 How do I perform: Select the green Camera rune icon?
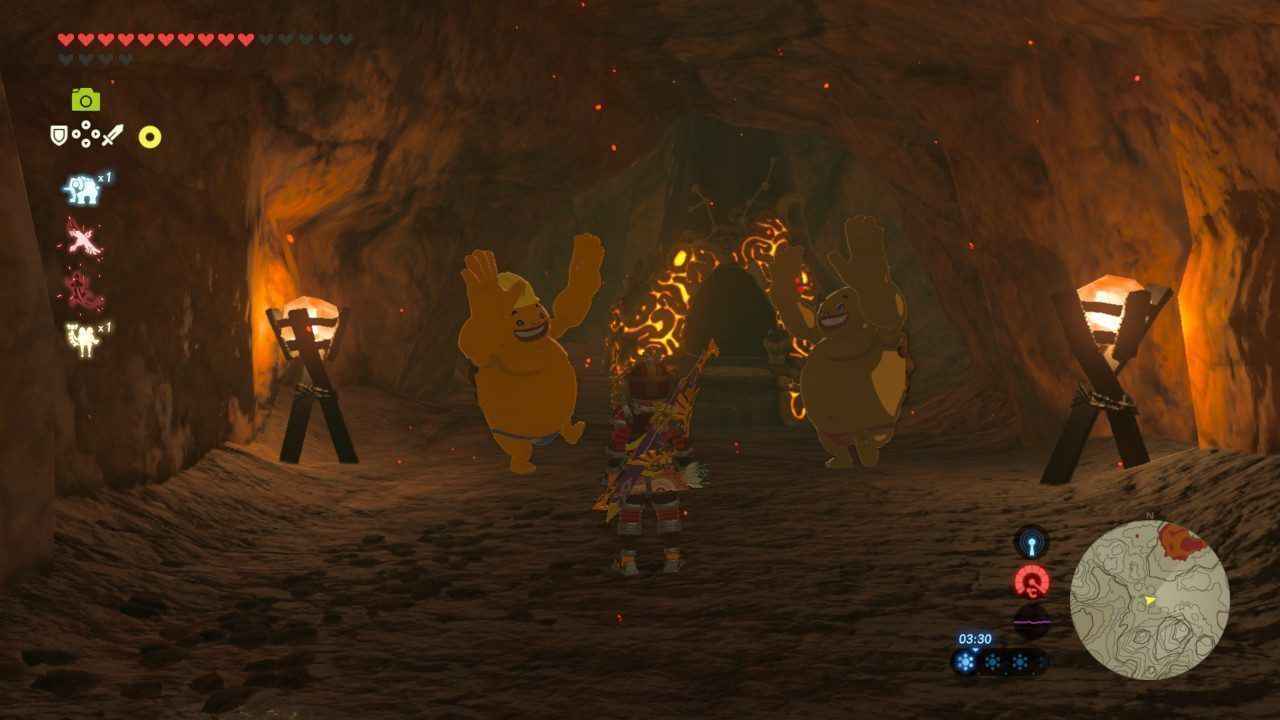[85, 99]
